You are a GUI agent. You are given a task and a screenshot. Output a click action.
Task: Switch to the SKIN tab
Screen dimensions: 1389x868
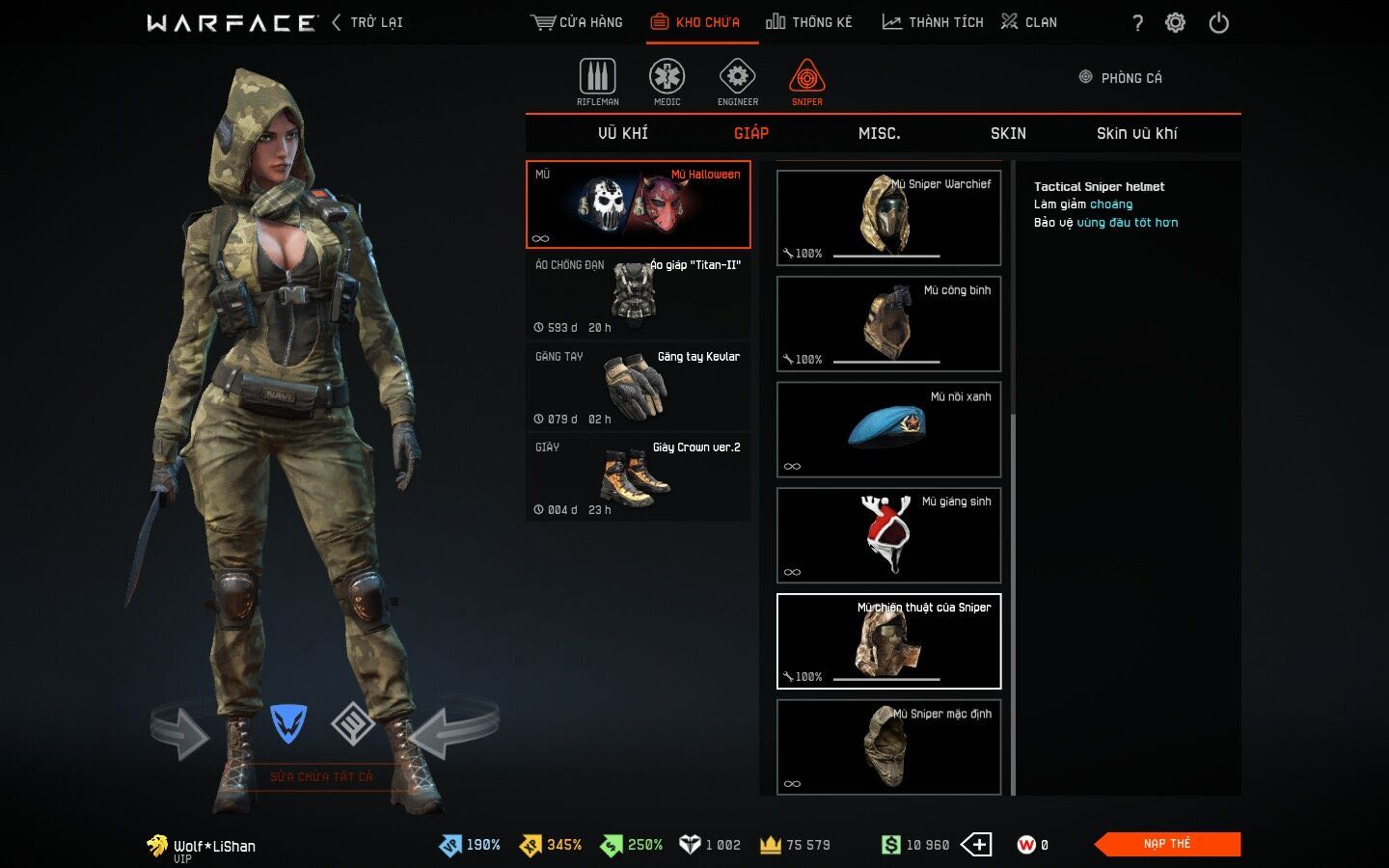pos(1008,133)
